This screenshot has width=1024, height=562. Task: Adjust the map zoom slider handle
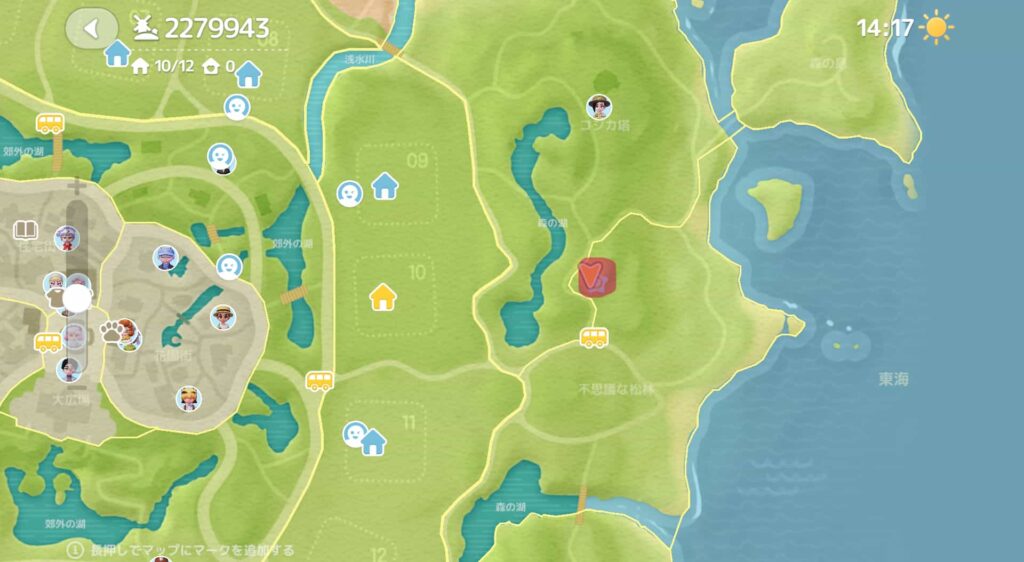(77, 298)
